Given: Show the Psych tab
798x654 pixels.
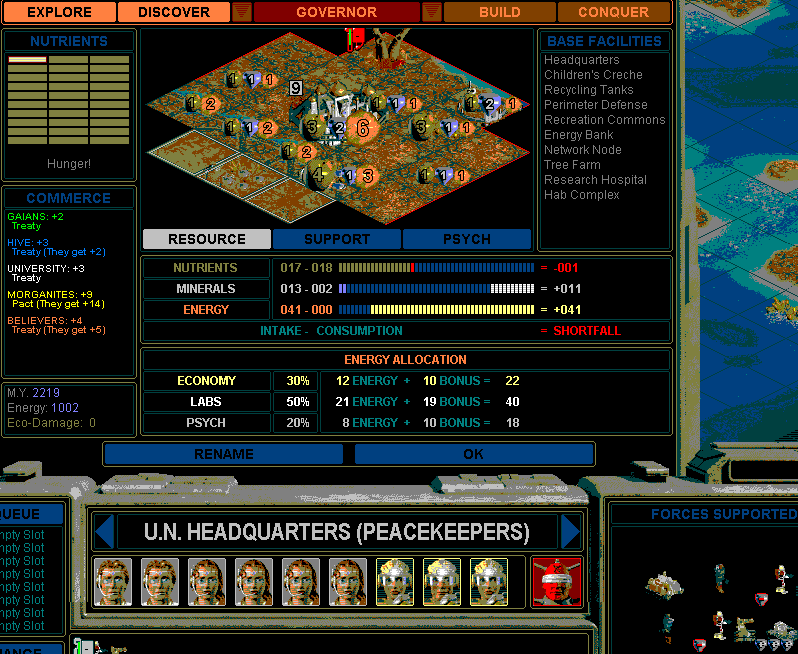Looking at the screenshot, I should [466, 239].
